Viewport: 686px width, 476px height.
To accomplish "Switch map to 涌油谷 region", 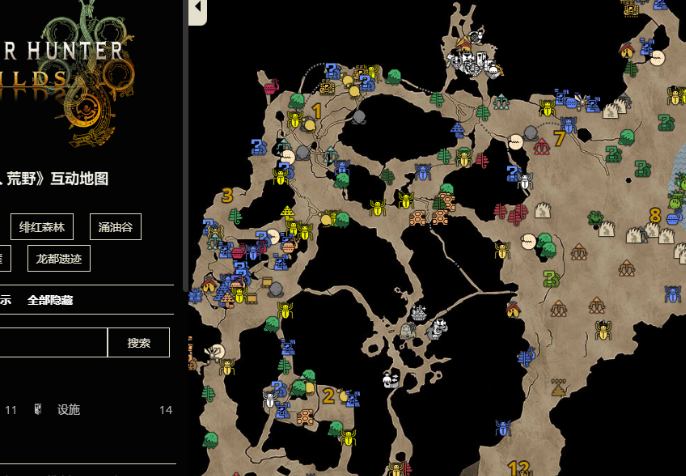I will click(x=115, y=227).
